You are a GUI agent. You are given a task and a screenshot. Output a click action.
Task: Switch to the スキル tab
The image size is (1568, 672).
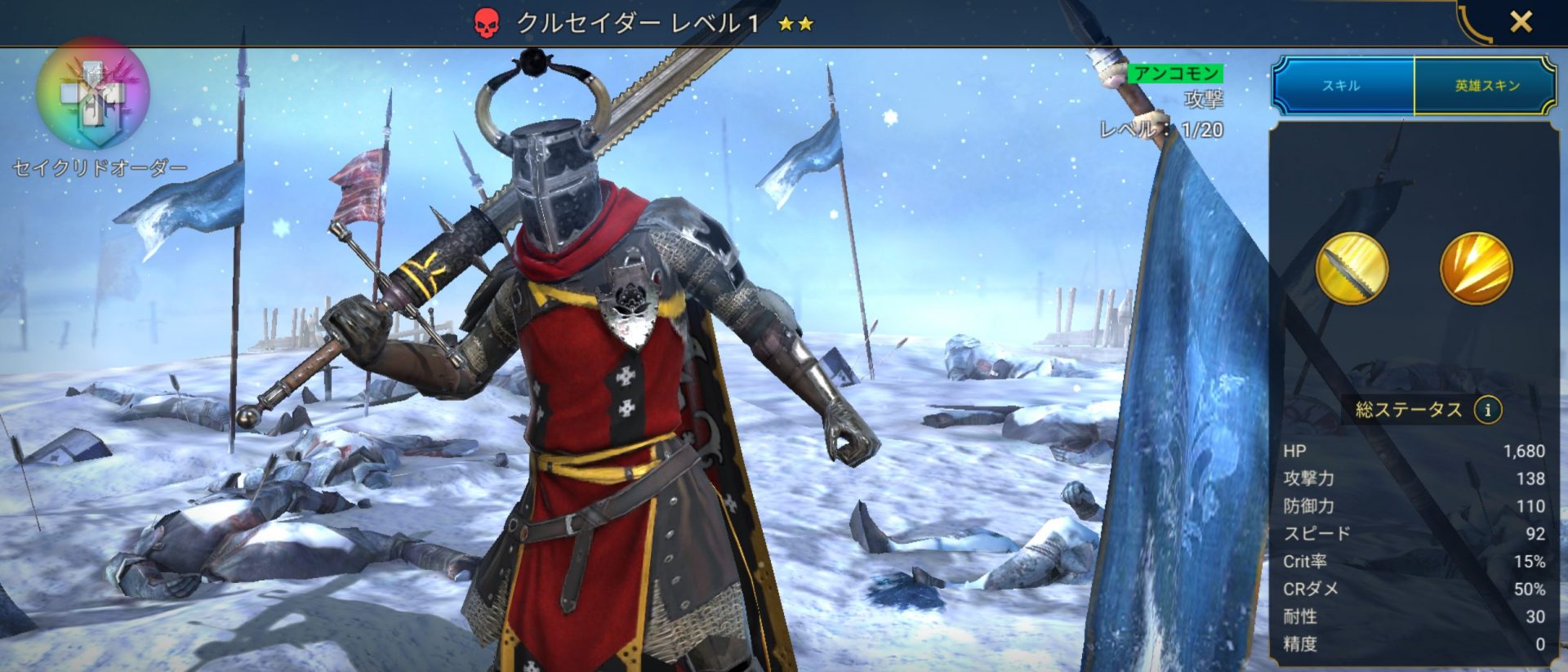click(x=1341, y=86)
